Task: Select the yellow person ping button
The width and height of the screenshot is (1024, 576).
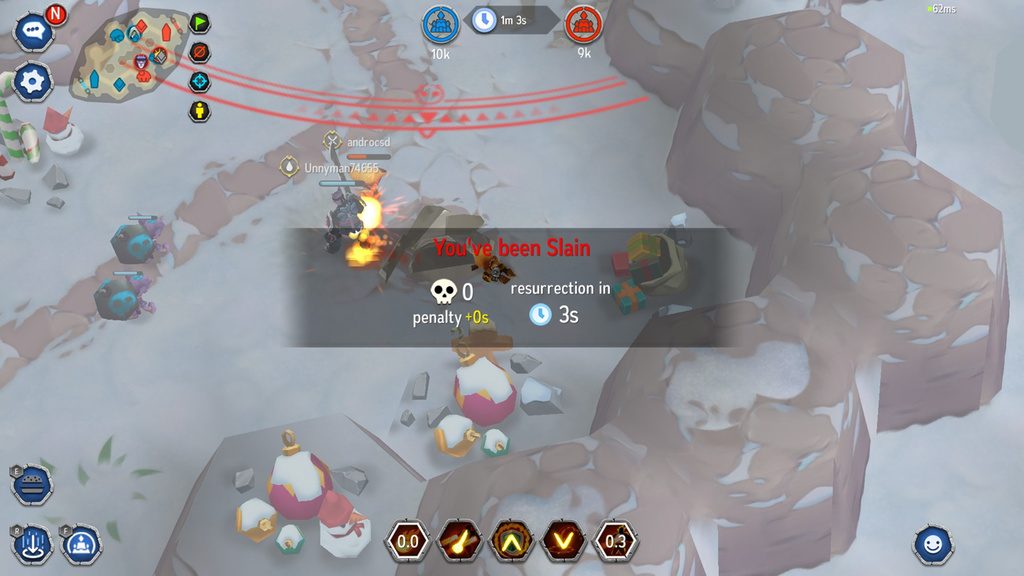Action: pyautogui.click(x=200, y=110)
